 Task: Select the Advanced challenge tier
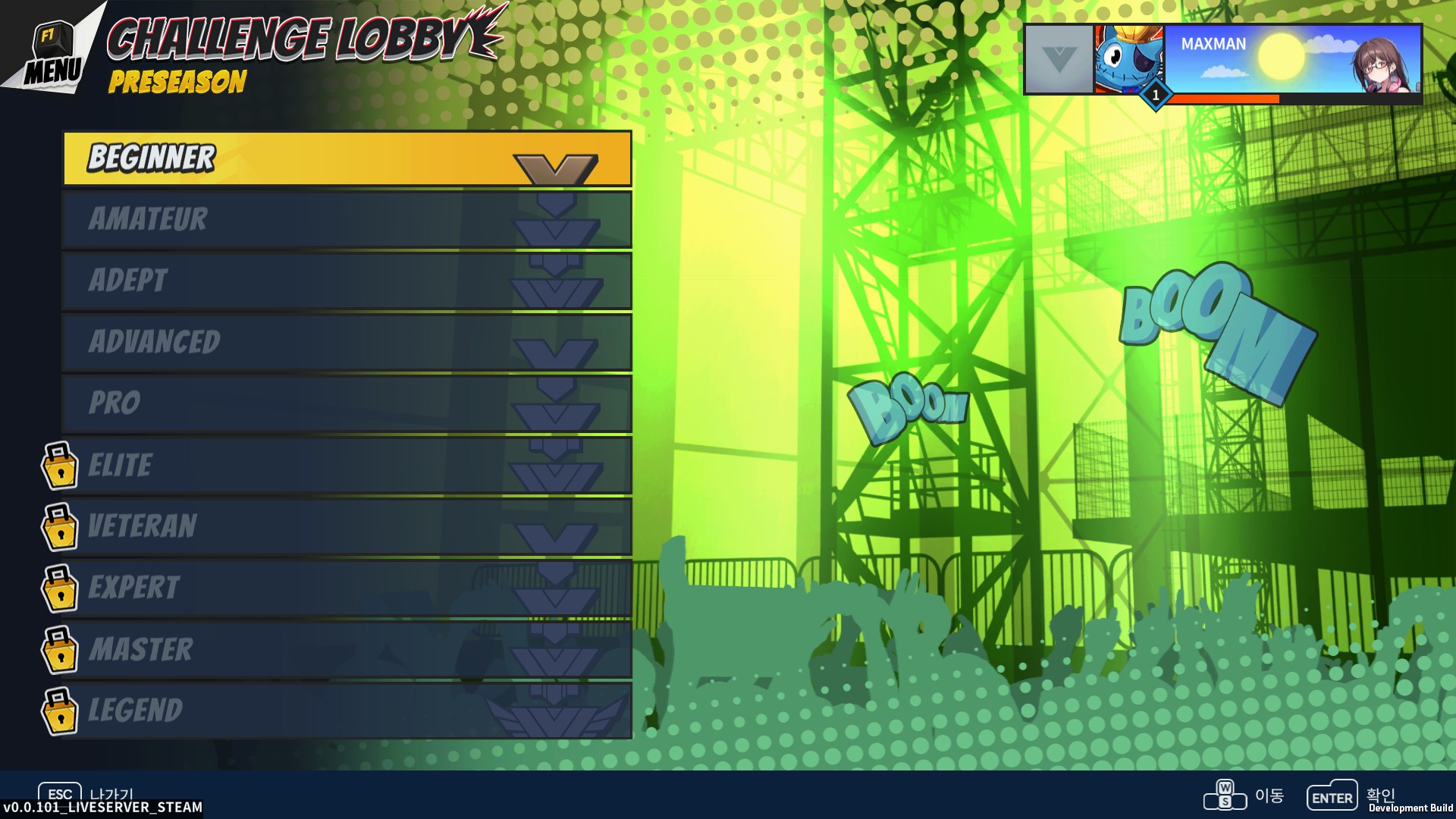coord(347,342)
